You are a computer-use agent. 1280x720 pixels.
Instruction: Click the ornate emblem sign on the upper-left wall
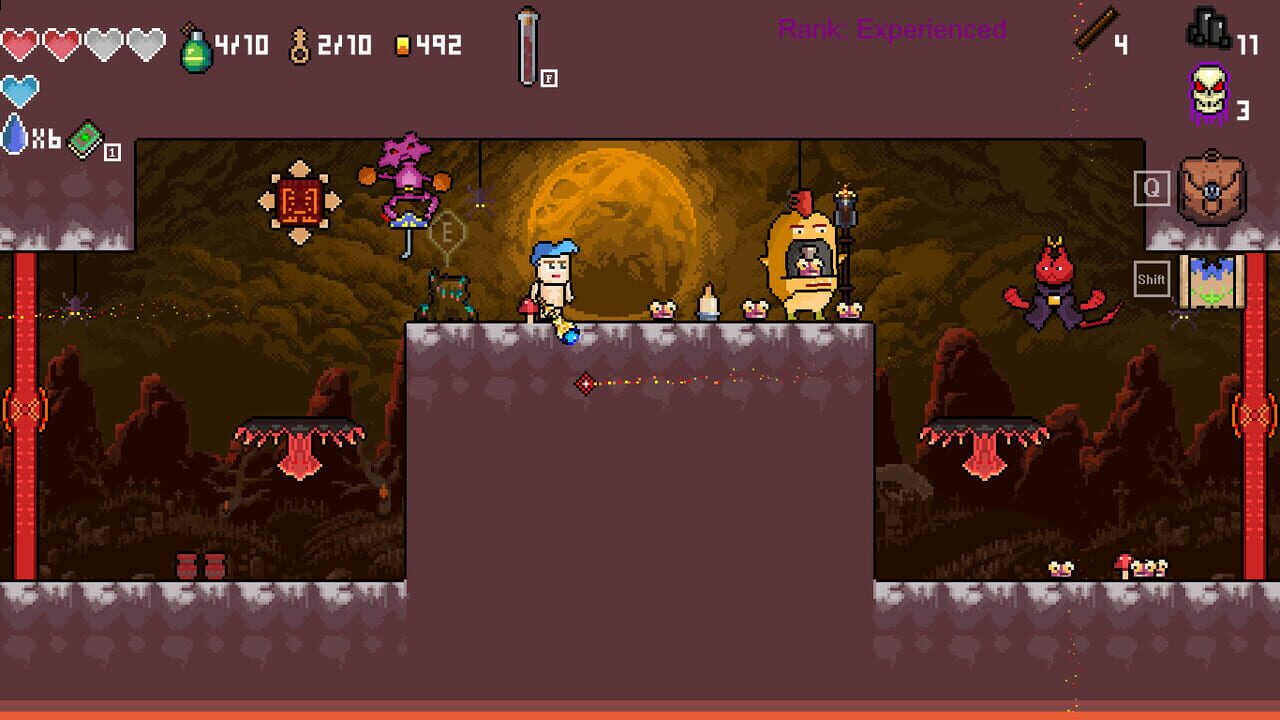pyautogui.click(x=302, y=196)
